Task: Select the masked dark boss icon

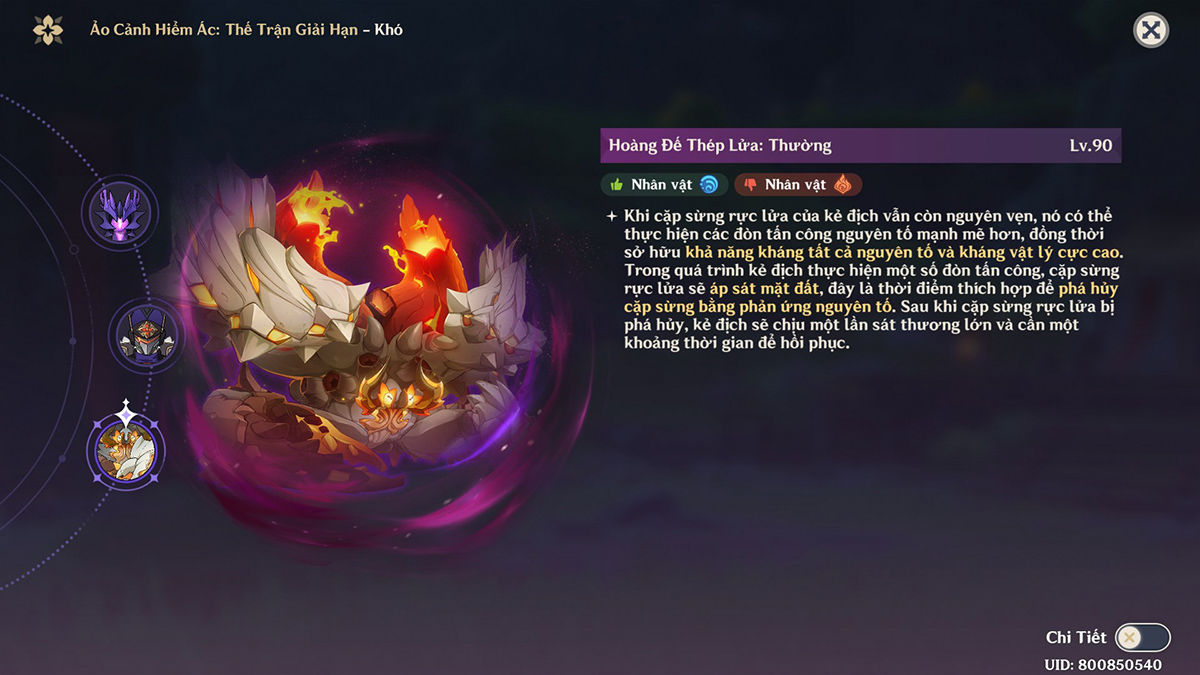Action: [x=146, y=335]
